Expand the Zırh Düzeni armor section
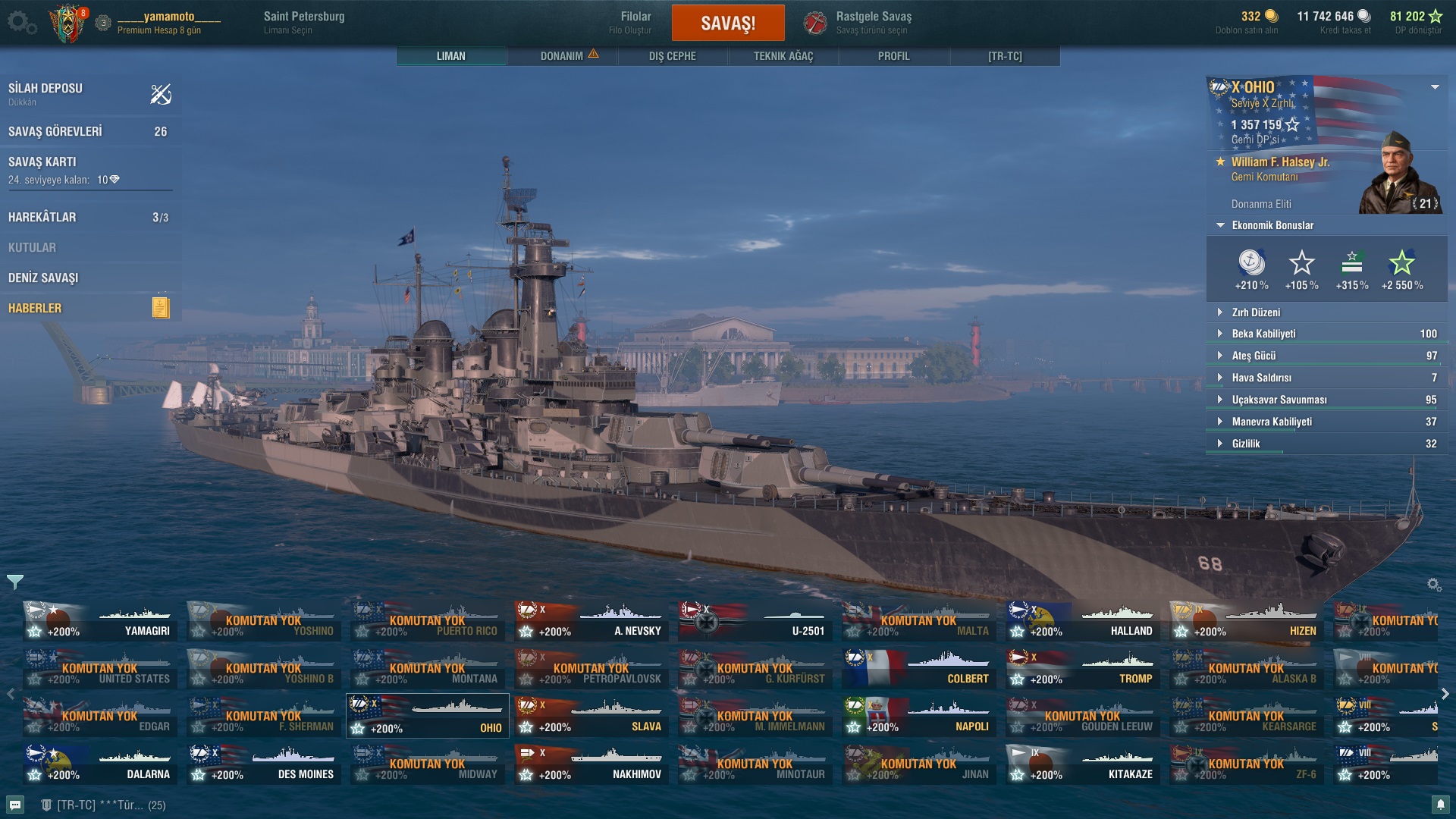Image resolution: width=1456 pixels, height=819 pixels. click(1255, 312)
